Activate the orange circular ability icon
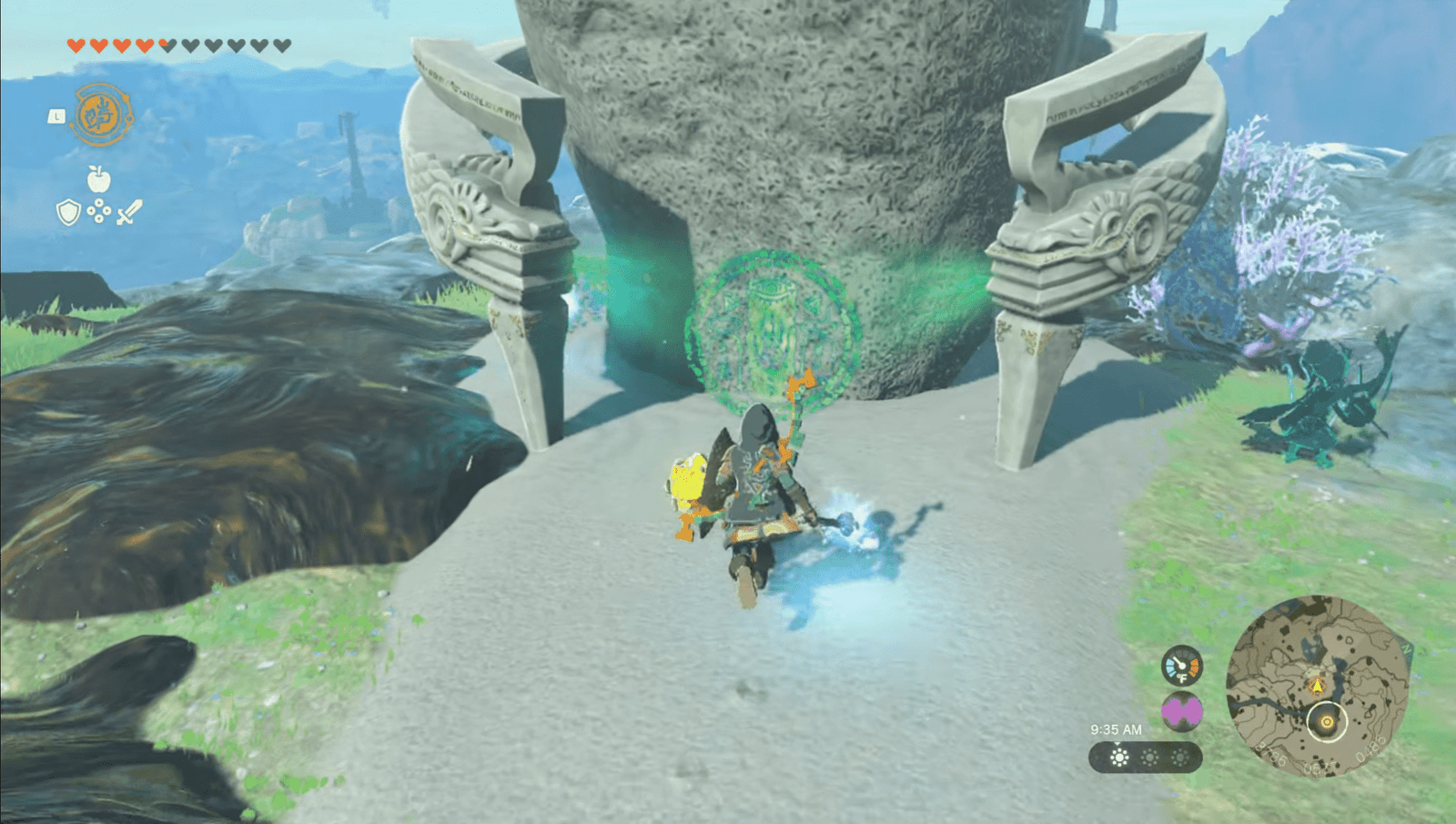This screenshot has width=1456, height=824. click(101, 115)
